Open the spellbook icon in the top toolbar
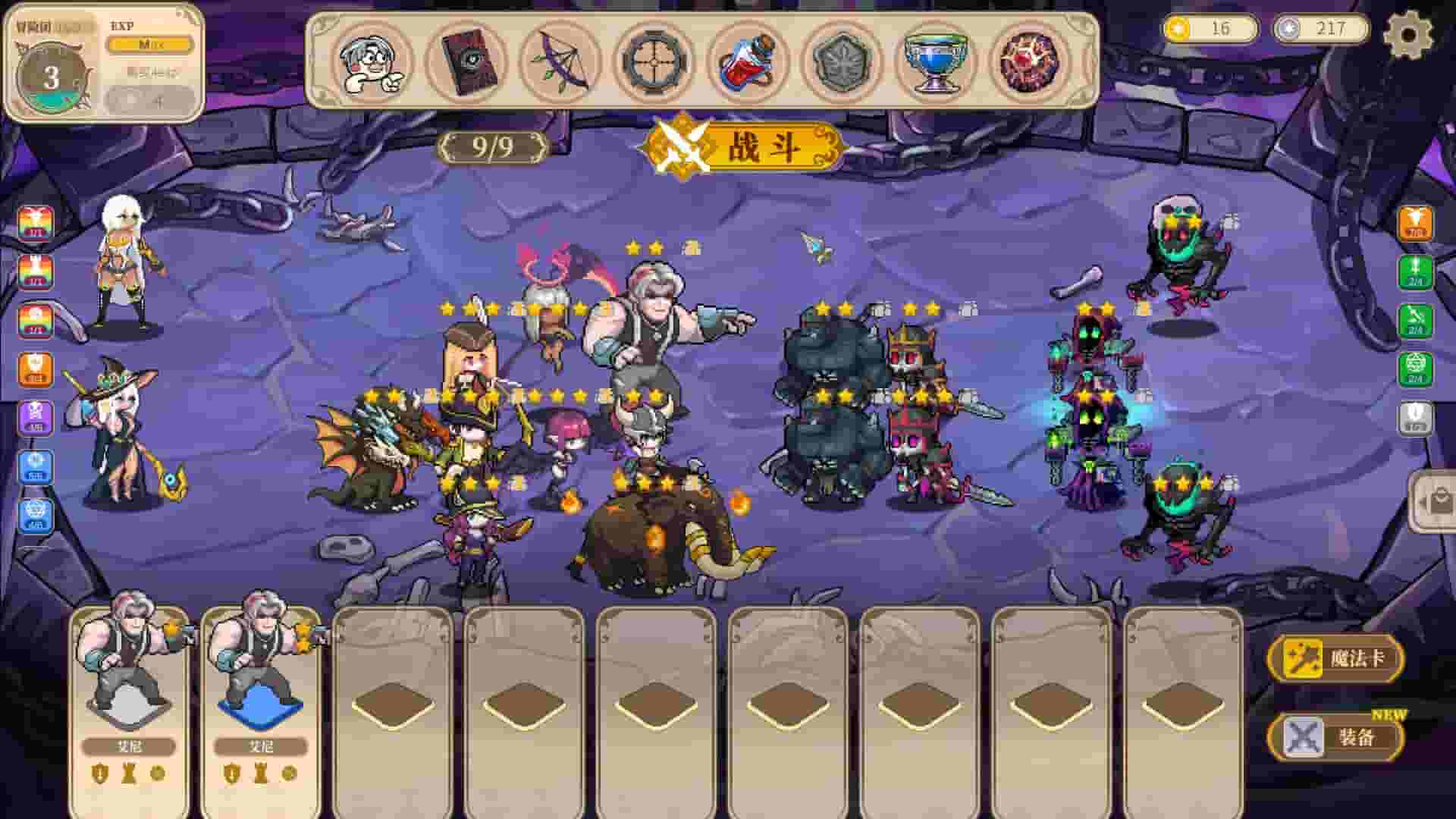 (469, 62)
